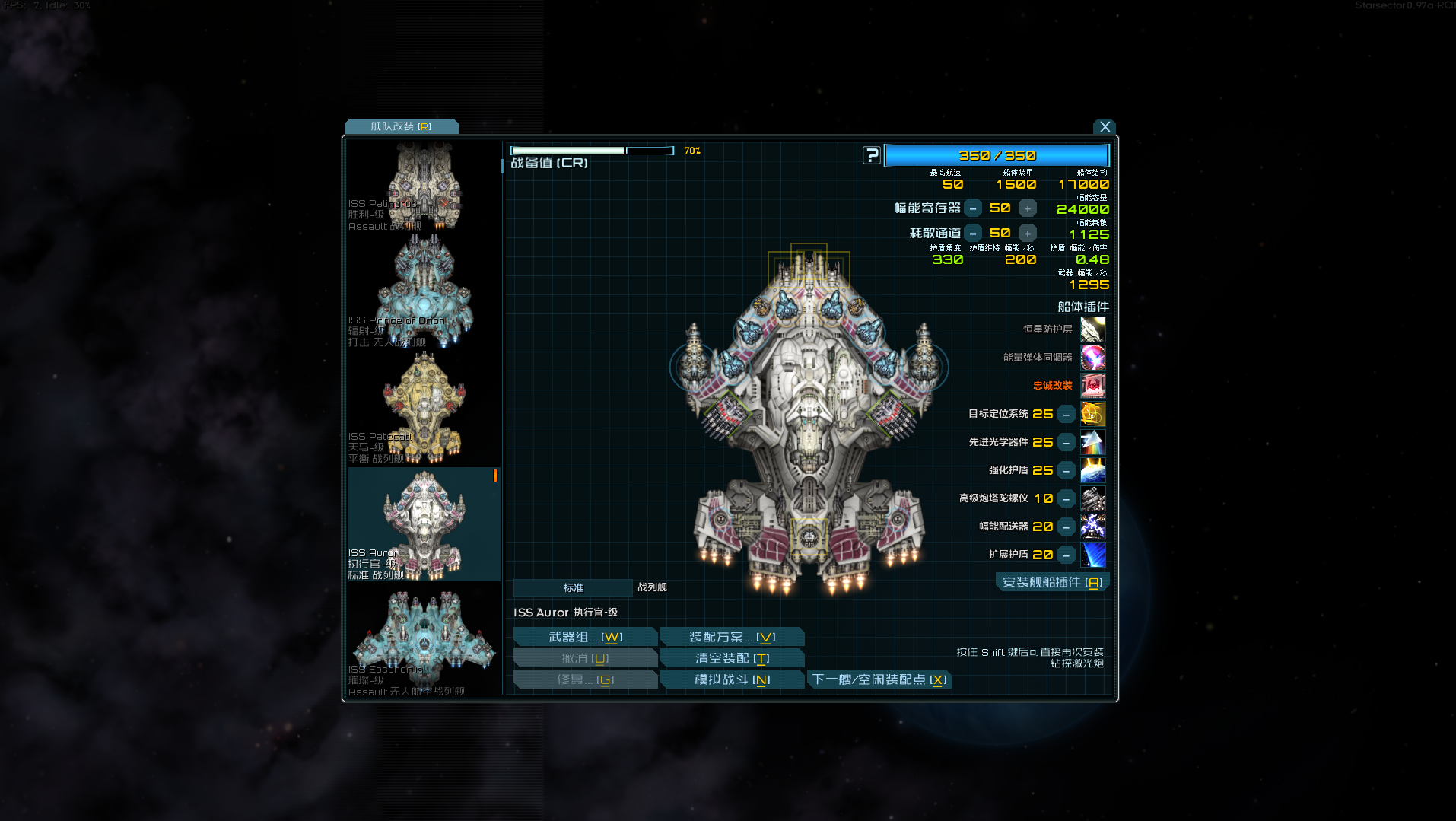Increase 幅能寄存器 capacitors by one
Viewport: 1456px width, 821px height.
point(1027,208)
